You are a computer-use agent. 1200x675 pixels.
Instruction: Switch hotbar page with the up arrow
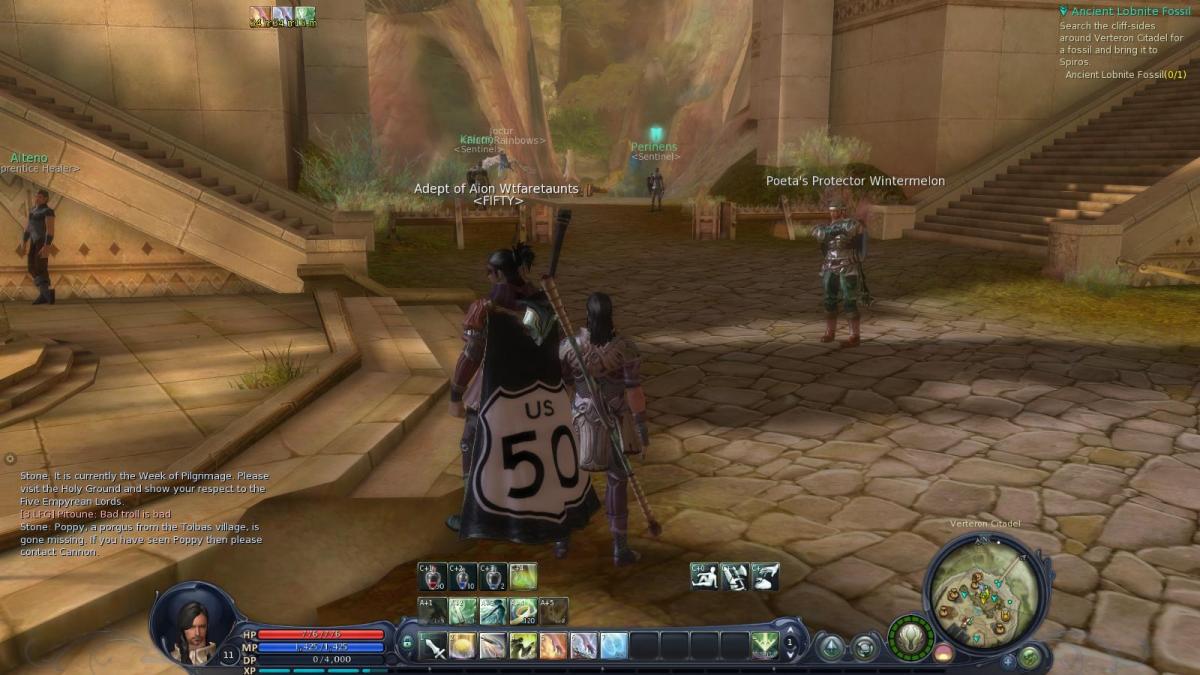[x=791, y=629]
